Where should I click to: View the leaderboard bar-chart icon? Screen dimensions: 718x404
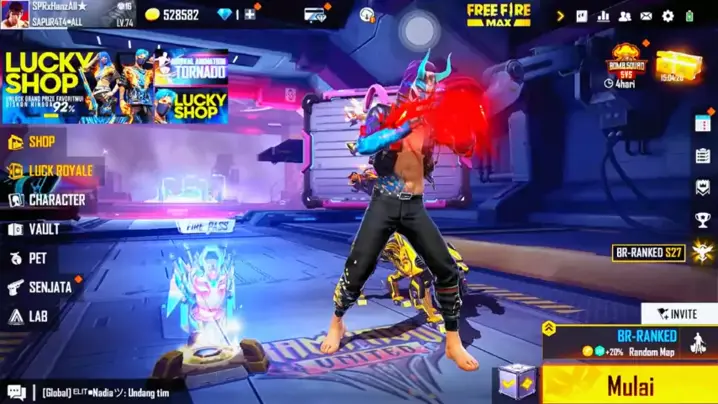[x=604, y=16]
